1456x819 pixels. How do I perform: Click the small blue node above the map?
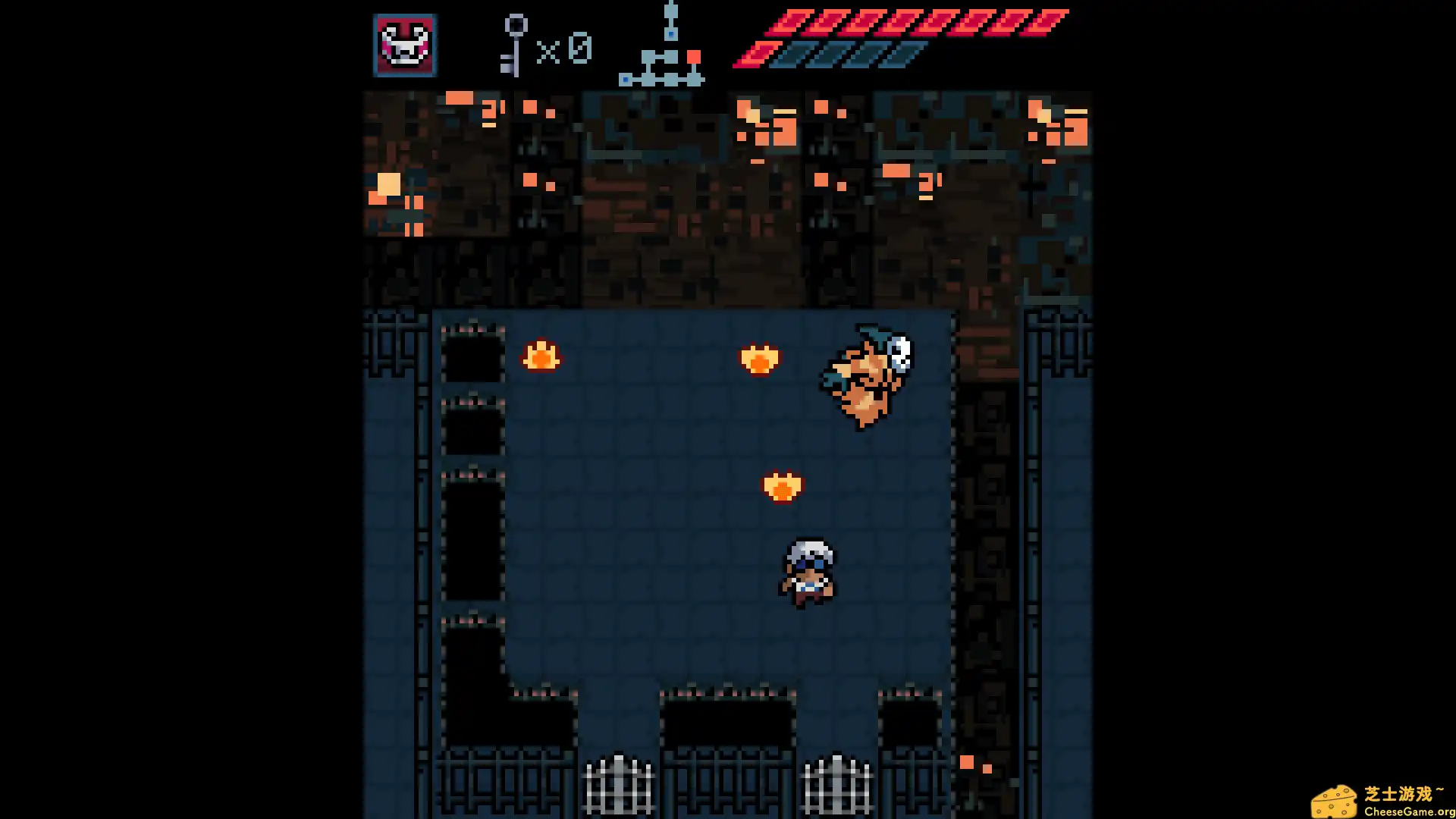pyautogui.click(x=670, y=34)
